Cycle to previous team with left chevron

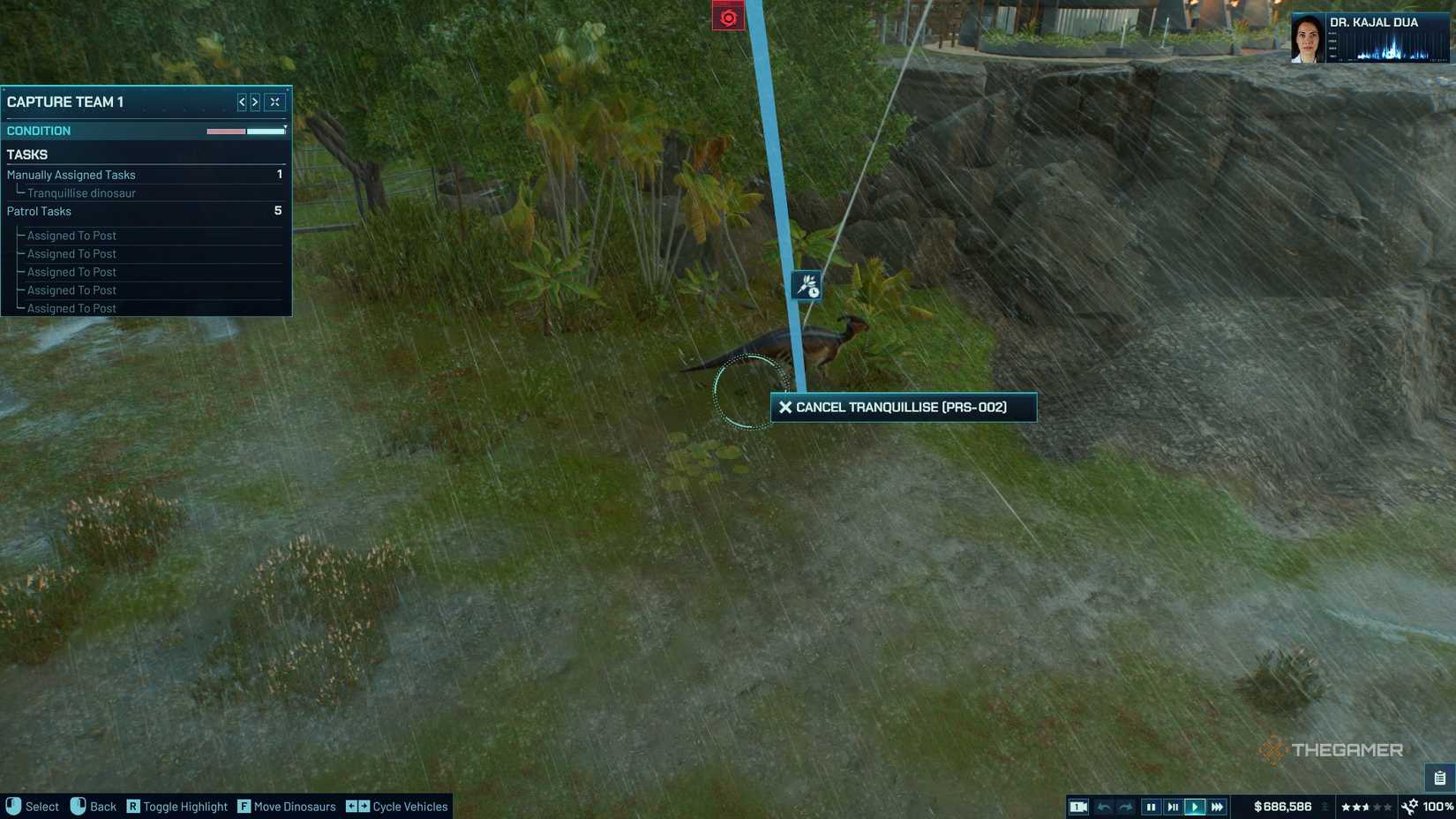241,101
